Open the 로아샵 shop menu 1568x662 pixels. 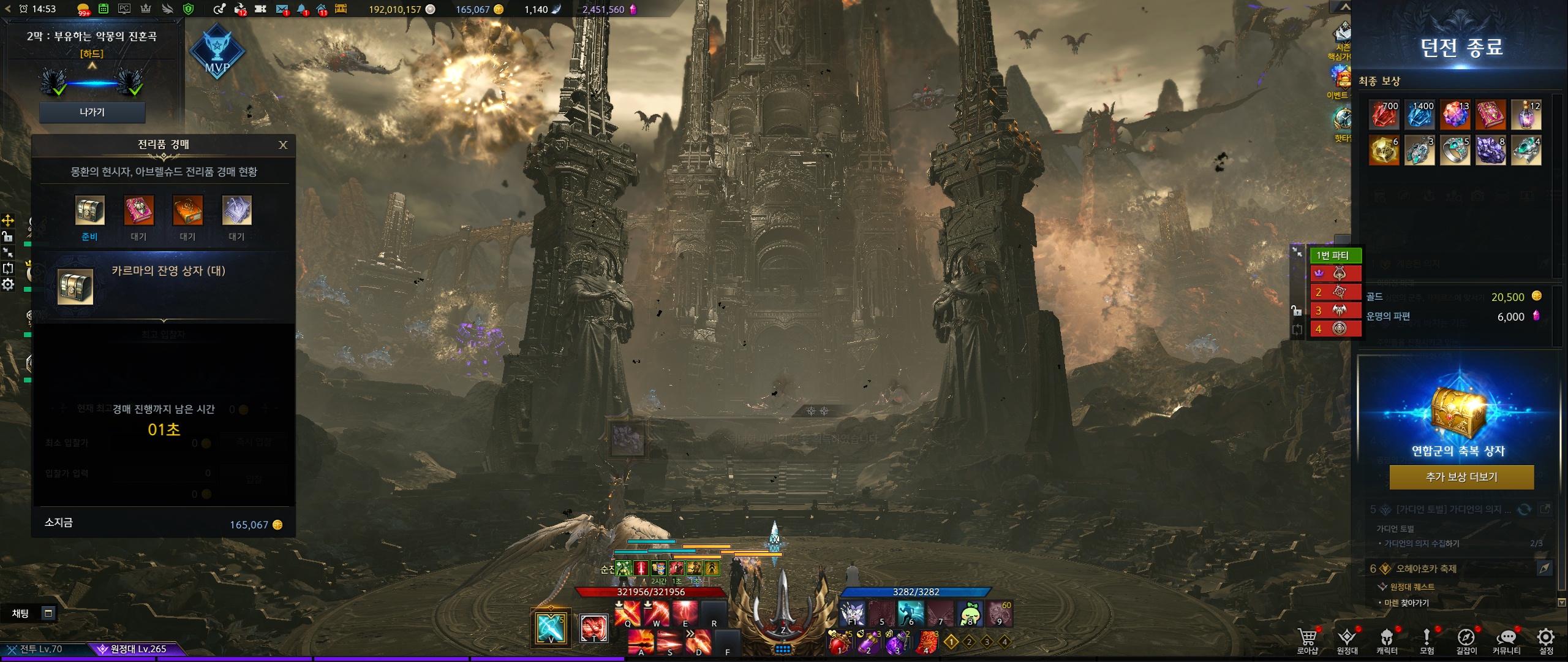(1307, 639)
